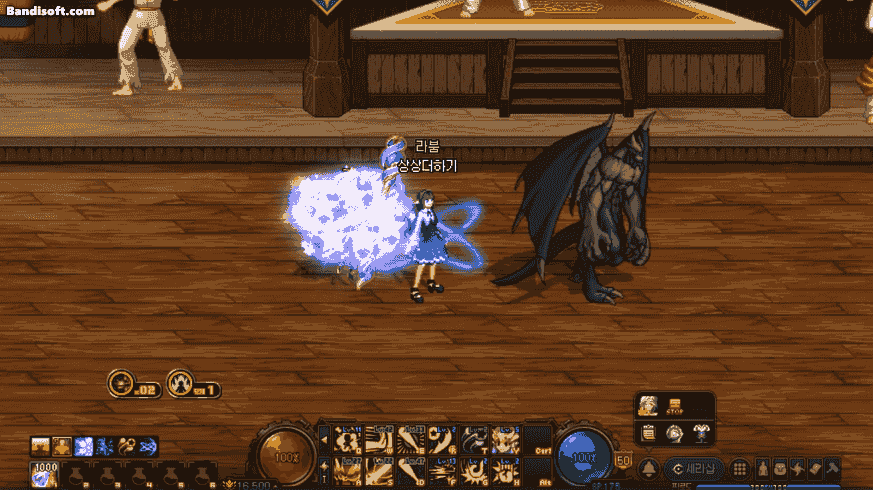
Task: Click the left arrow beside skill bar
Action: tap(324, 438)
